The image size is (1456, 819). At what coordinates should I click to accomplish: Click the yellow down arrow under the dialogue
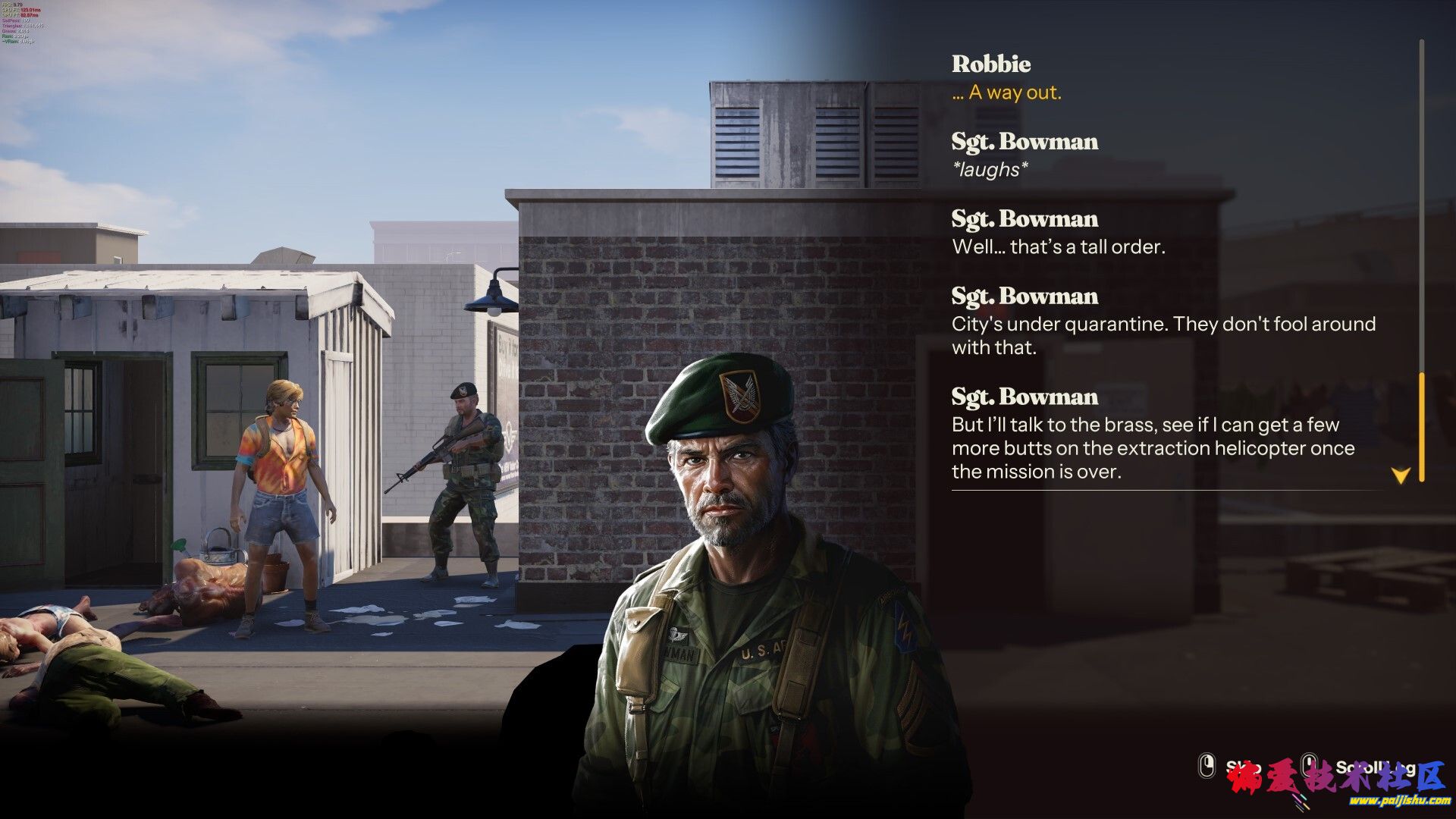(1400, 475)
